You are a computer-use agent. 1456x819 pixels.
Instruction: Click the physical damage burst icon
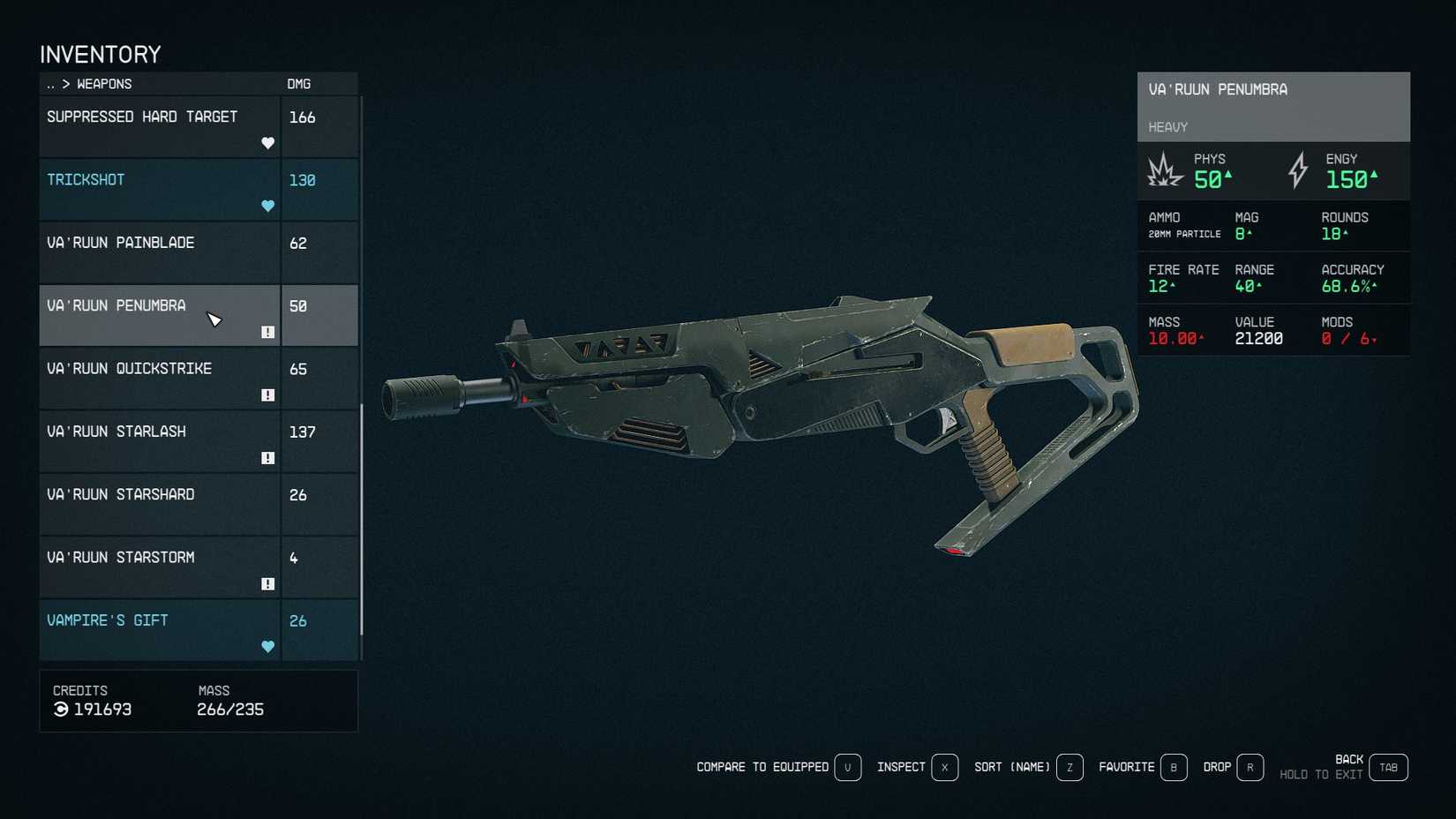(x=1167, y=173)
